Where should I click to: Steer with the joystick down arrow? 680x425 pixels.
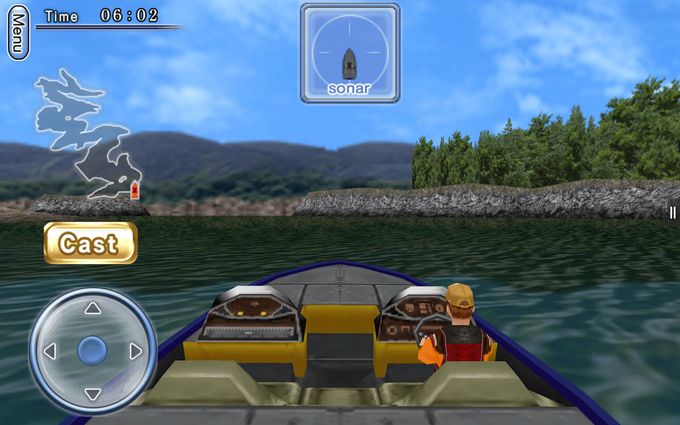click(x=92, y=394)
